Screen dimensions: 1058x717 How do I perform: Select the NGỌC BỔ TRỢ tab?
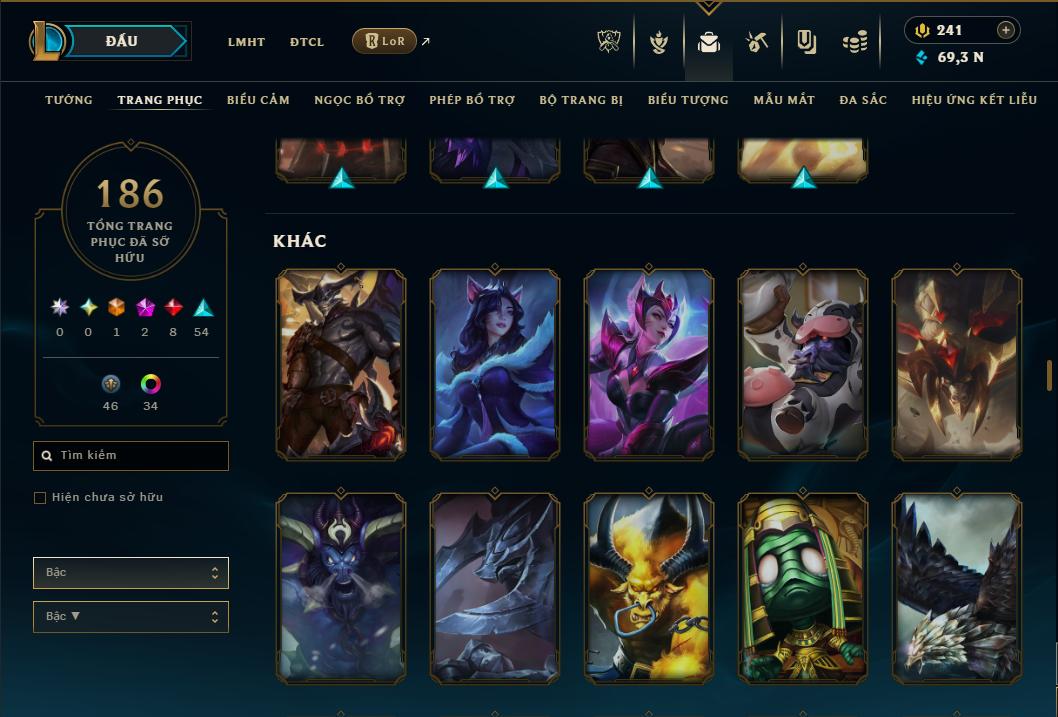pyautogui.click(x=359, y=100)
